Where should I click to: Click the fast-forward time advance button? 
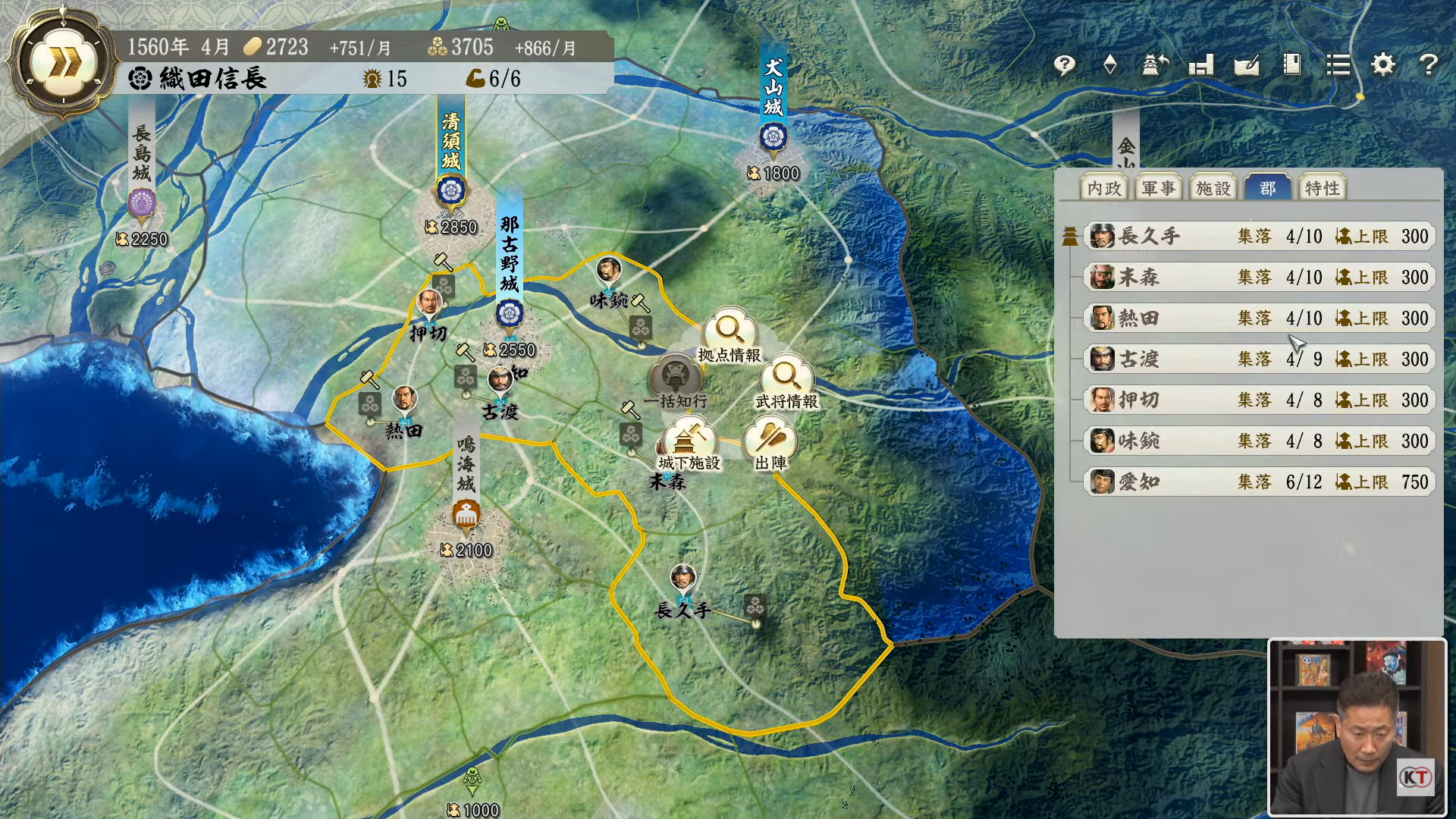point(64,64)
